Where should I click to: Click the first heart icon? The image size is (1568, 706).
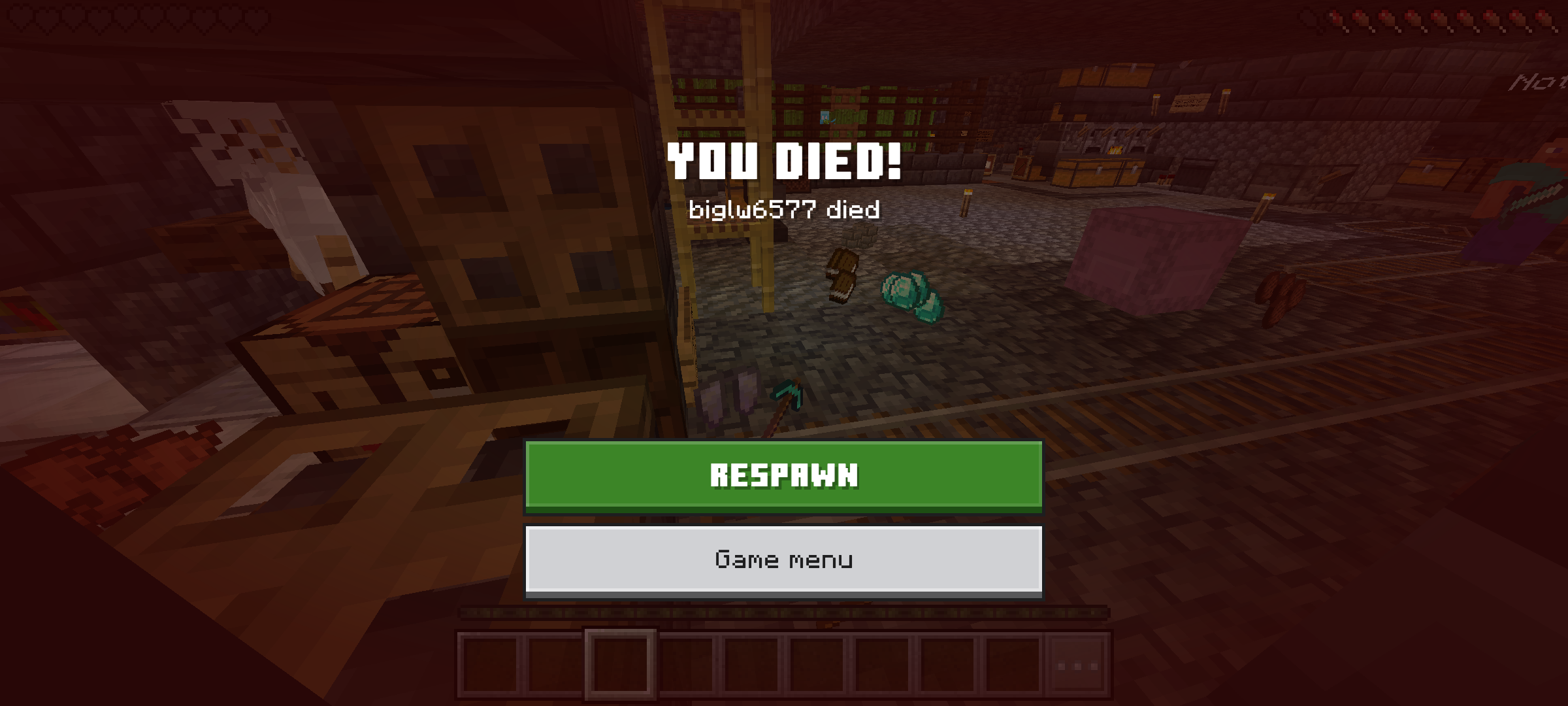(x=19, y=18)
